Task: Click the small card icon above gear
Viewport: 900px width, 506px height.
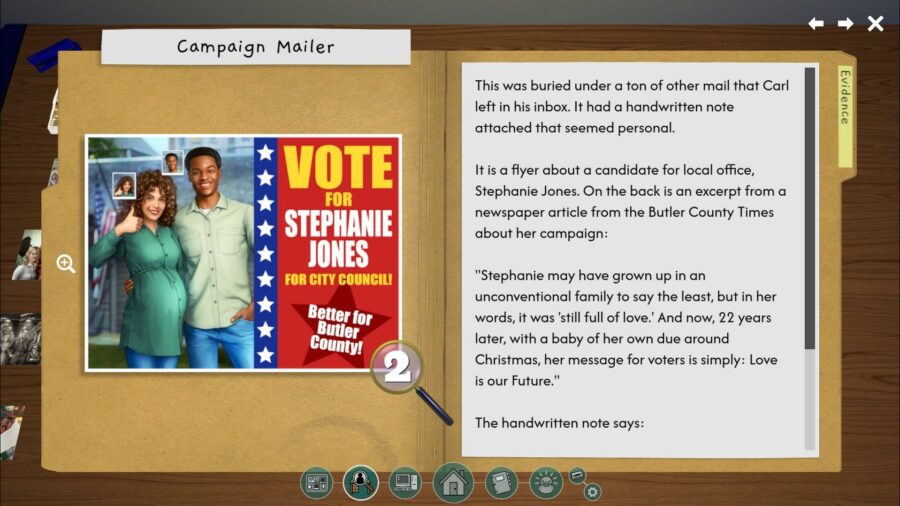Action: [577, 474]
